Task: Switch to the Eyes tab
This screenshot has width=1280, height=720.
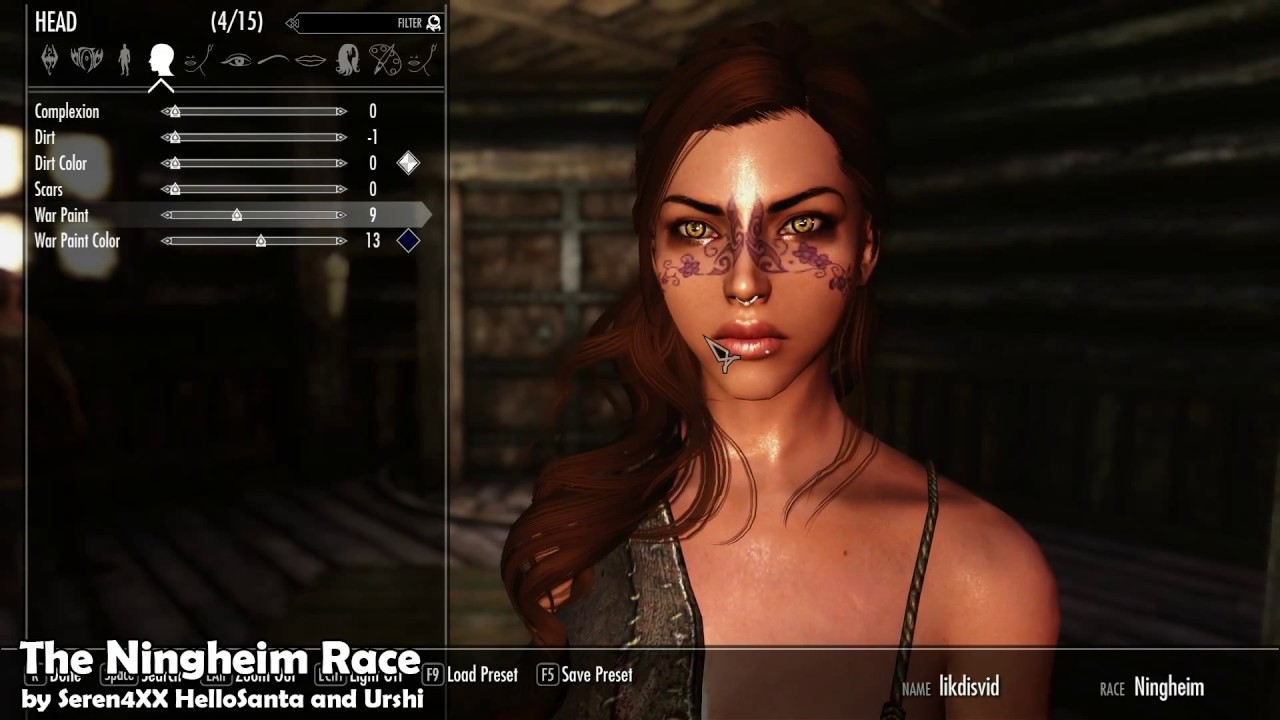Action: click(x=235, y=60)
